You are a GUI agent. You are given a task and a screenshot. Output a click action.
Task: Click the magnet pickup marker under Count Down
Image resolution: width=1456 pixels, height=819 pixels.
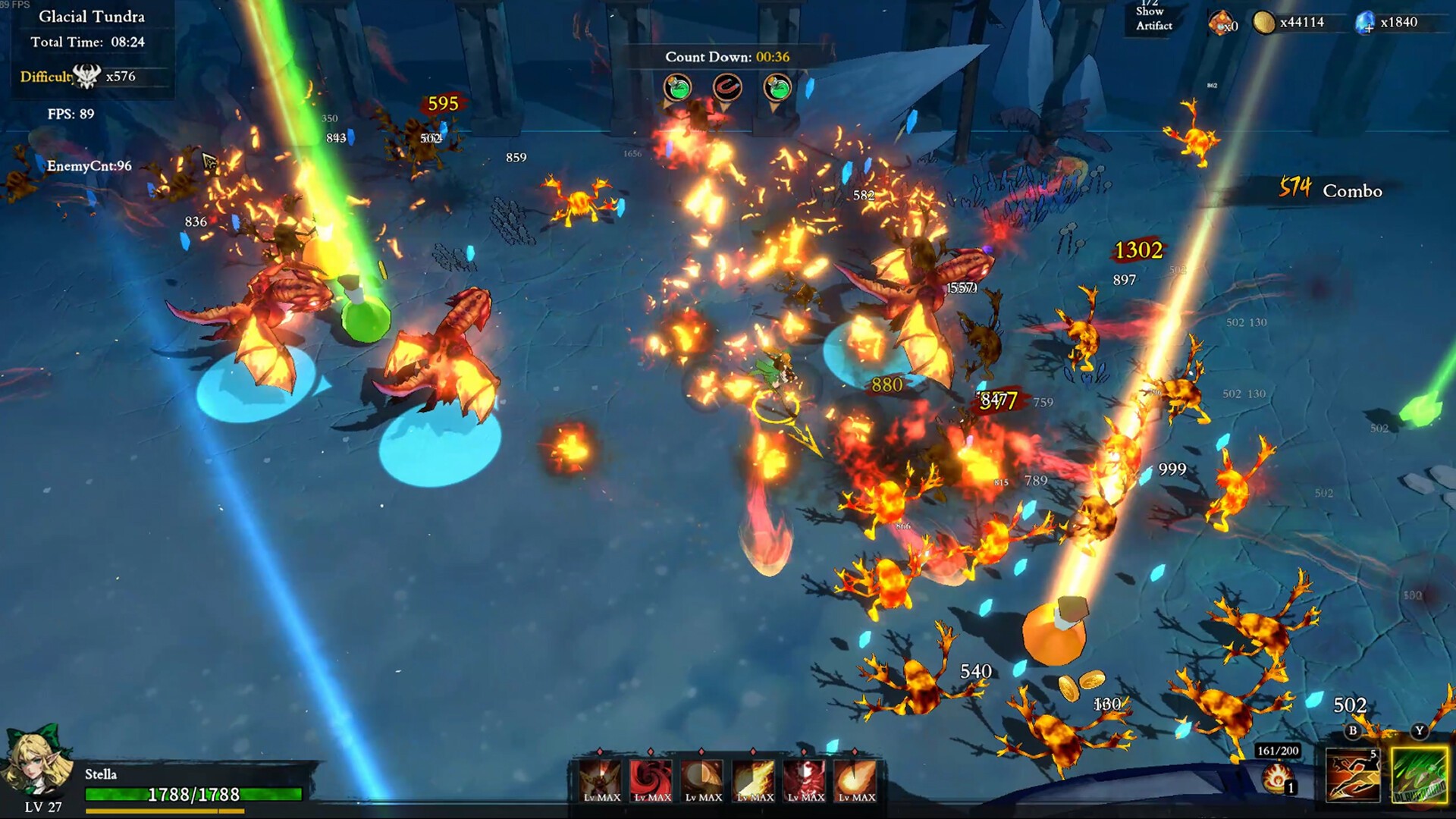click(727, 86)
